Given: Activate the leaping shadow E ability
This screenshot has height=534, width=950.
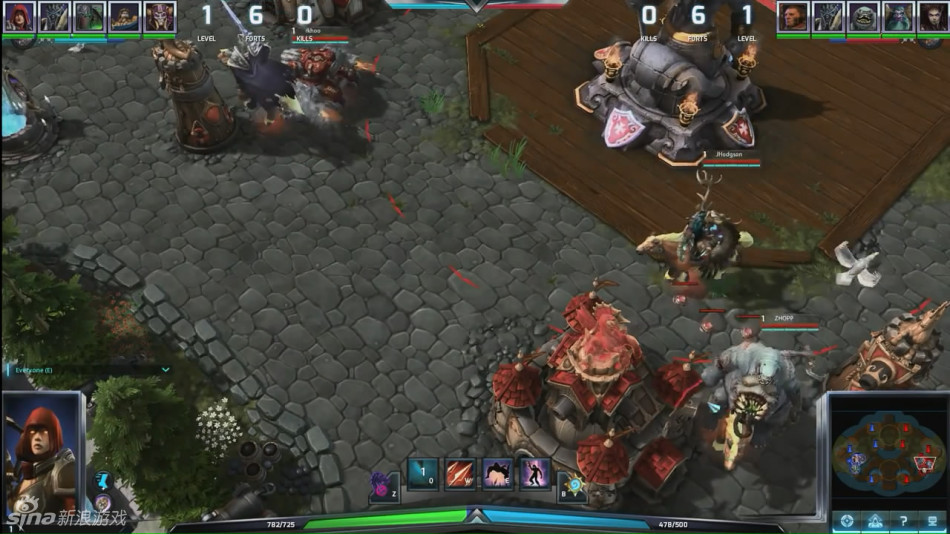Looking at the screenshot, I should 497,473.
